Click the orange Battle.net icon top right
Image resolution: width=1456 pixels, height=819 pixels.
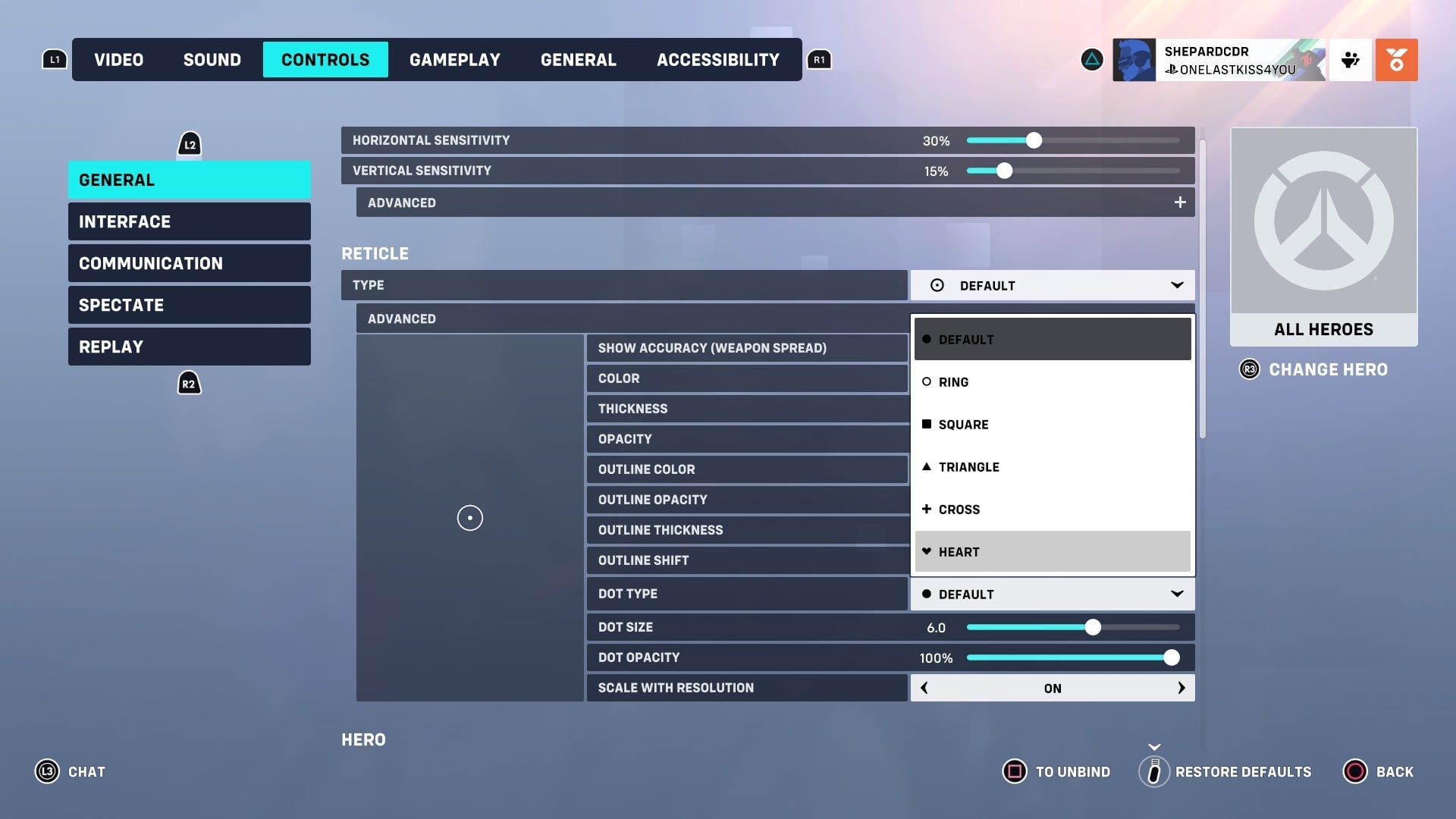1396,59
